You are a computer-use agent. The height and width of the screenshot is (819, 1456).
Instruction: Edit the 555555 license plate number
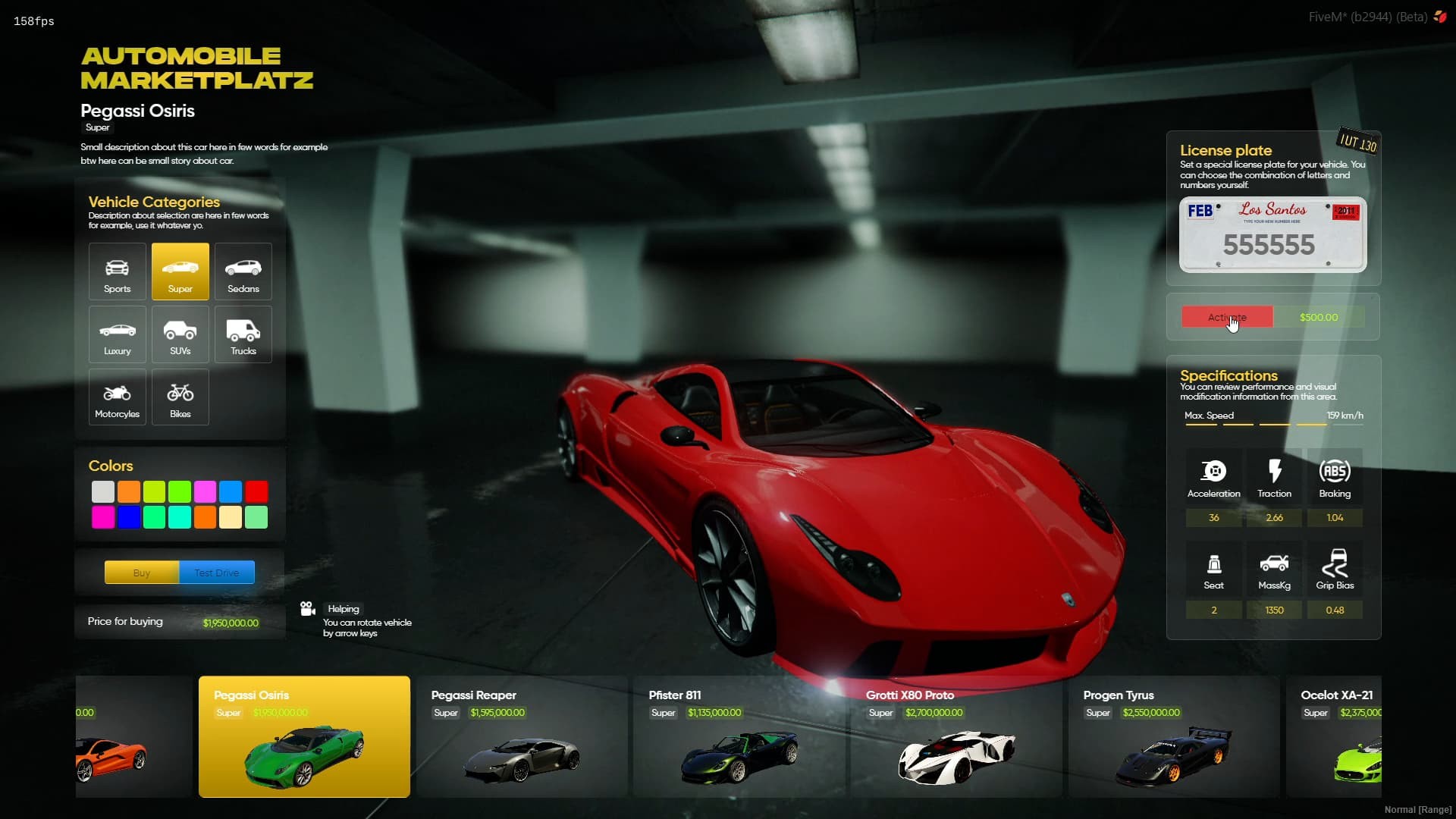click(x=1269, y=245)
